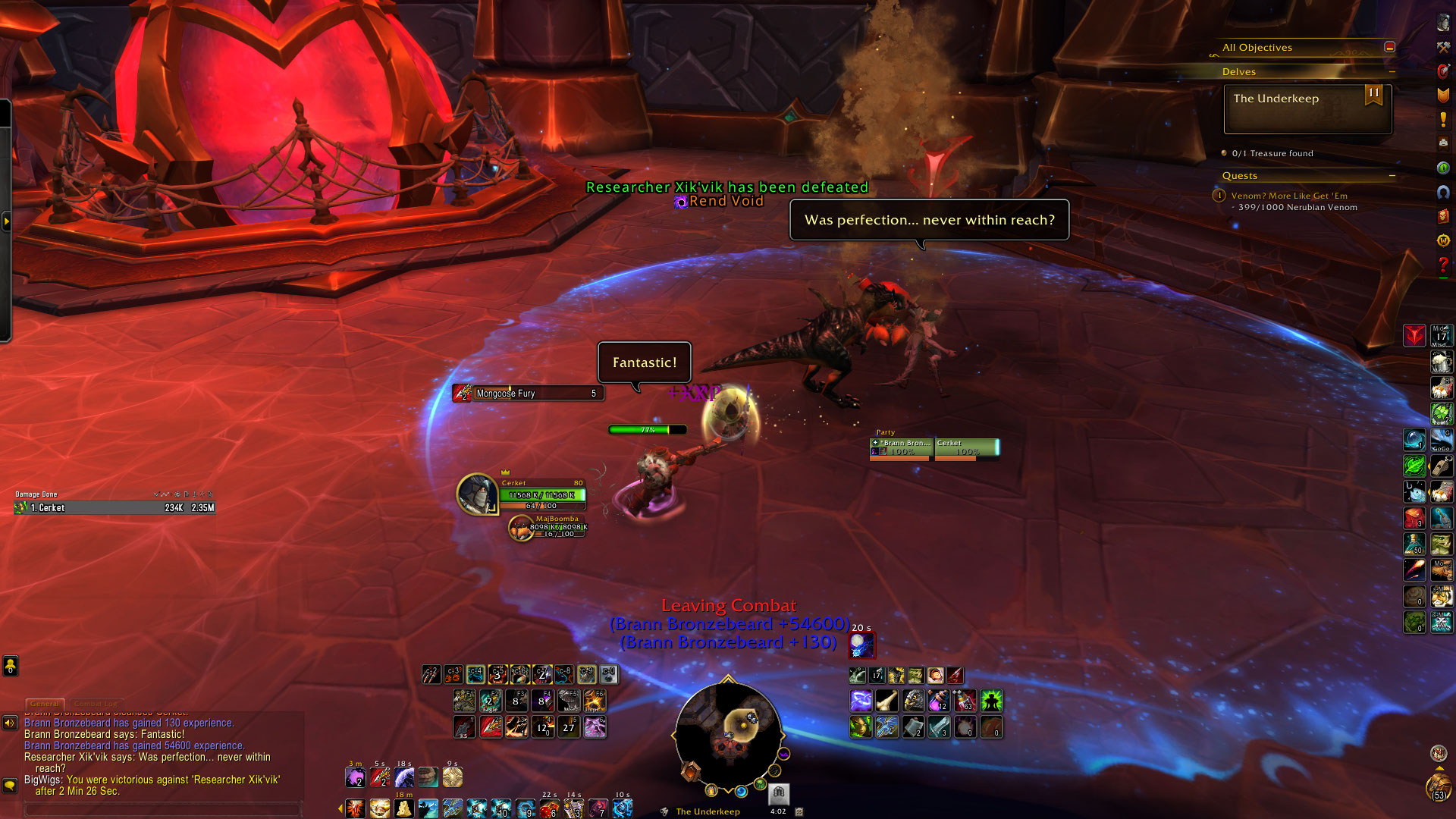Select the General chat tab
Viewport: 1456px width, 819px height.
tap(45, 704)
